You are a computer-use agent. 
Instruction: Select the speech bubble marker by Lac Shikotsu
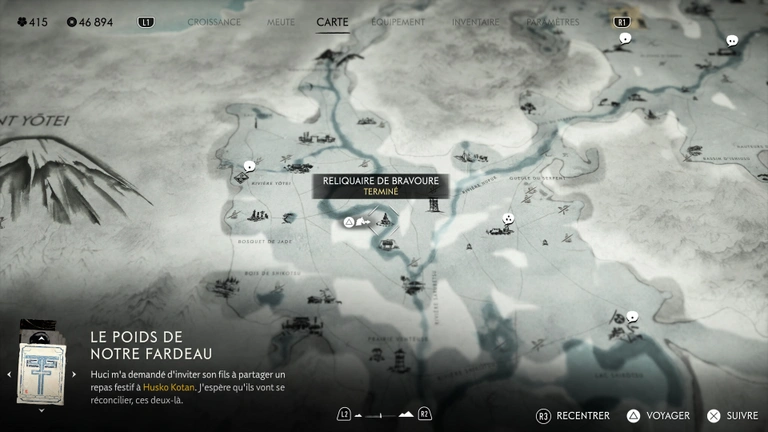point(632,317)
